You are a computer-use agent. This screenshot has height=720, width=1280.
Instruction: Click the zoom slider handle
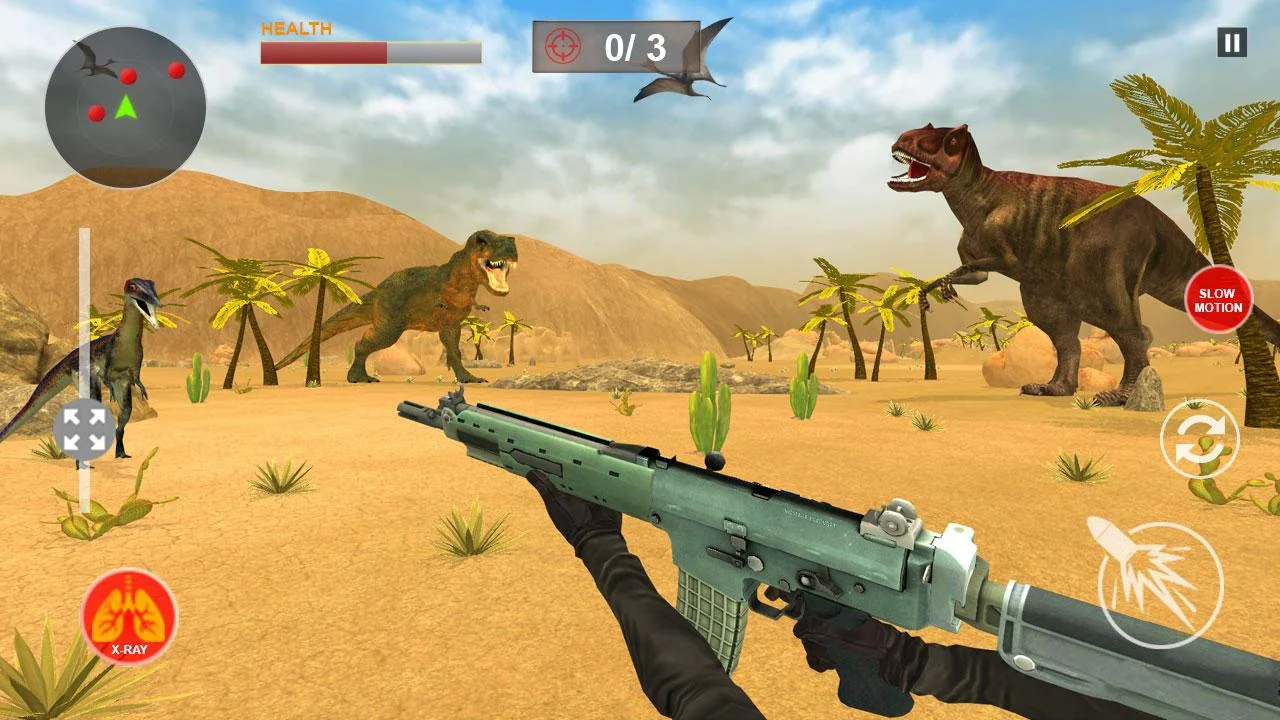pyautogui.click(x=84, y=429)
